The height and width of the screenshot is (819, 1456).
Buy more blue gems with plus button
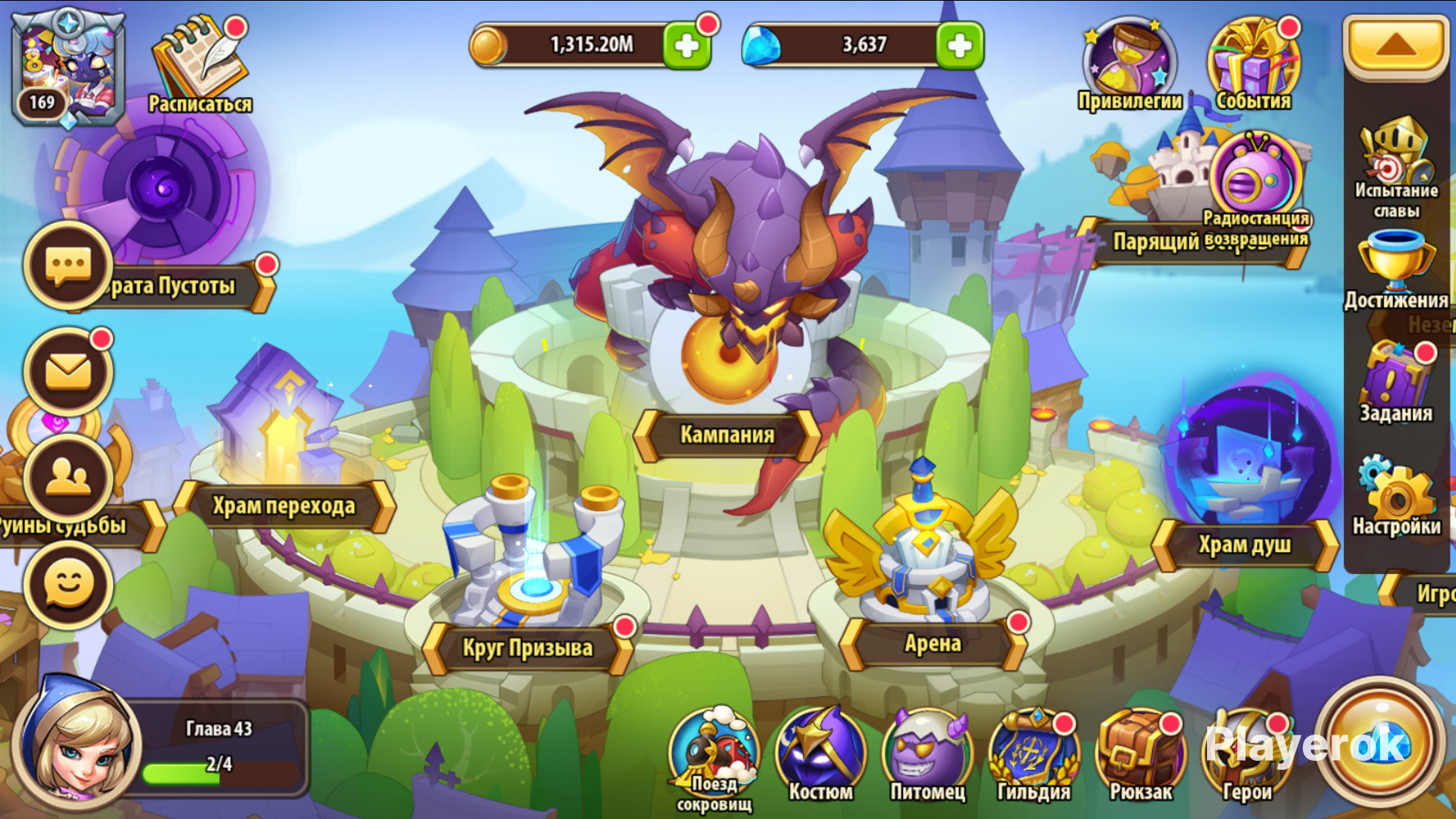coord(959,46)
